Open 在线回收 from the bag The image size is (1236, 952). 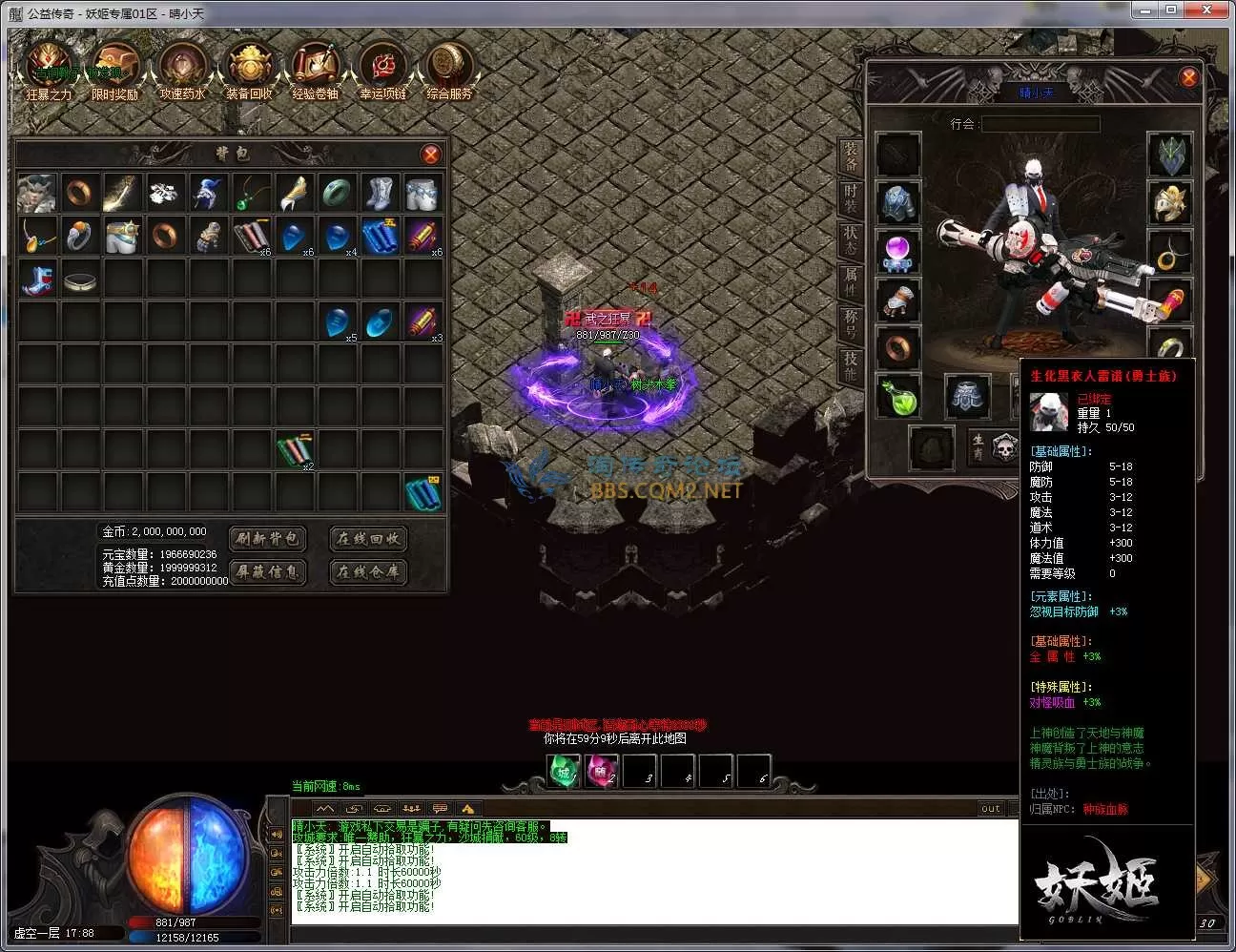pyautogui.click(x=368, y=539)
